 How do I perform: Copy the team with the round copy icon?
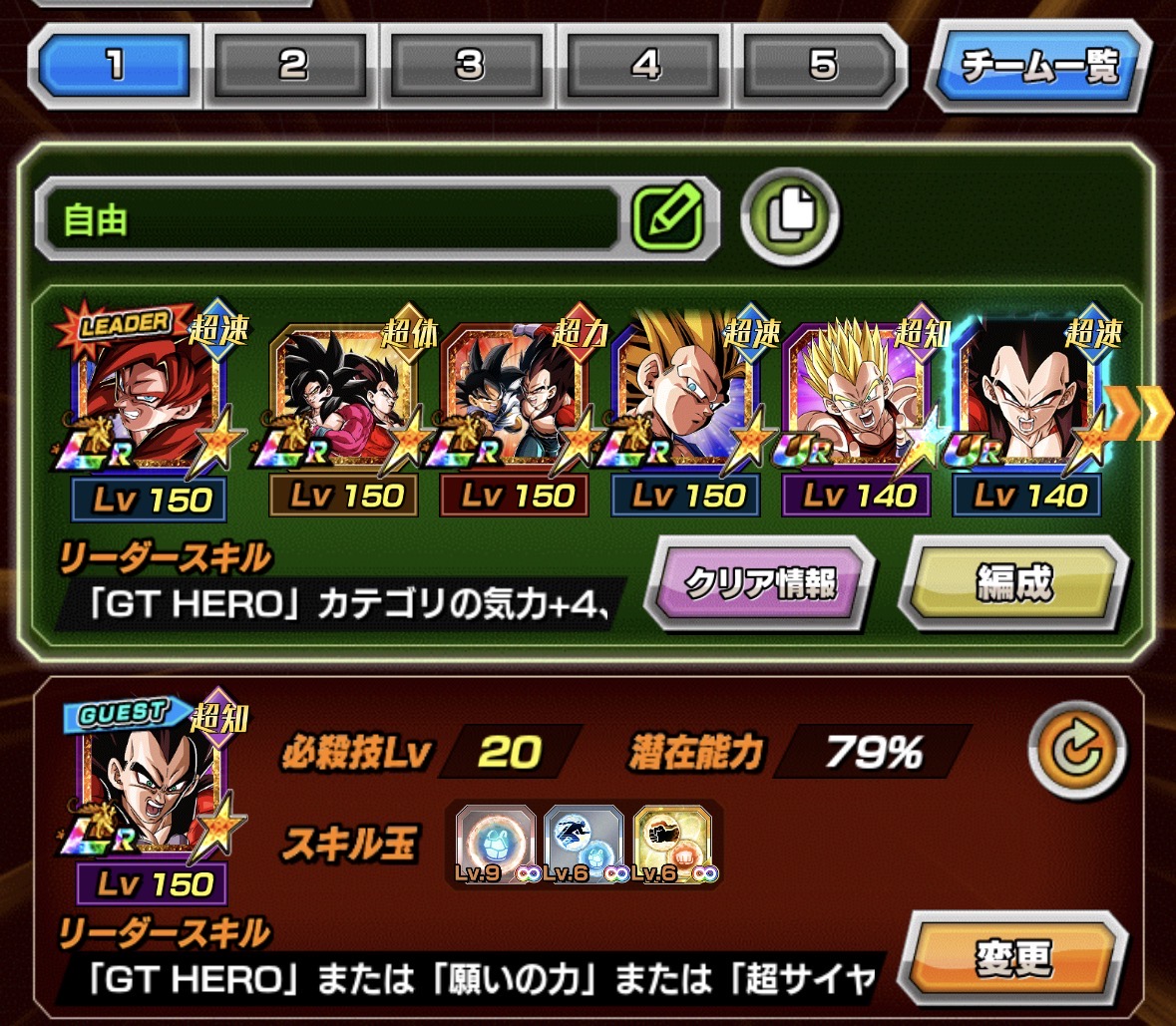[790, 215]
